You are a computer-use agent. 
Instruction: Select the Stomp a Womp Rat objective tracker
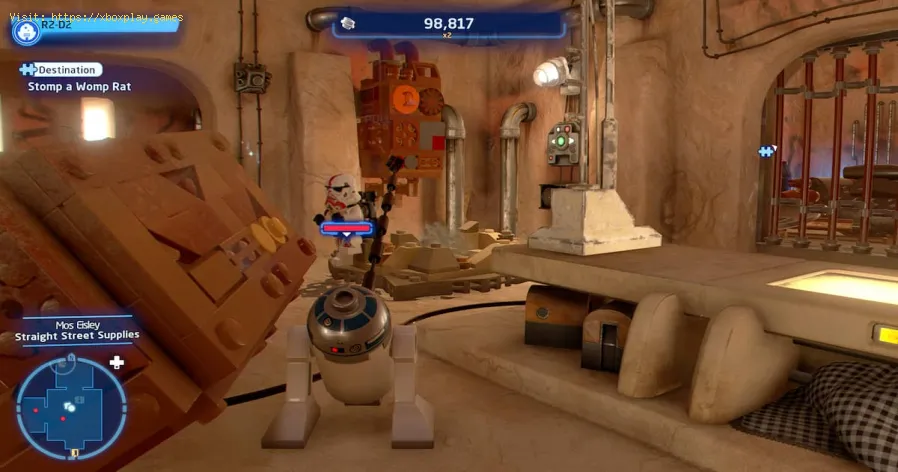pyautogui.click(x=79, y=86)
